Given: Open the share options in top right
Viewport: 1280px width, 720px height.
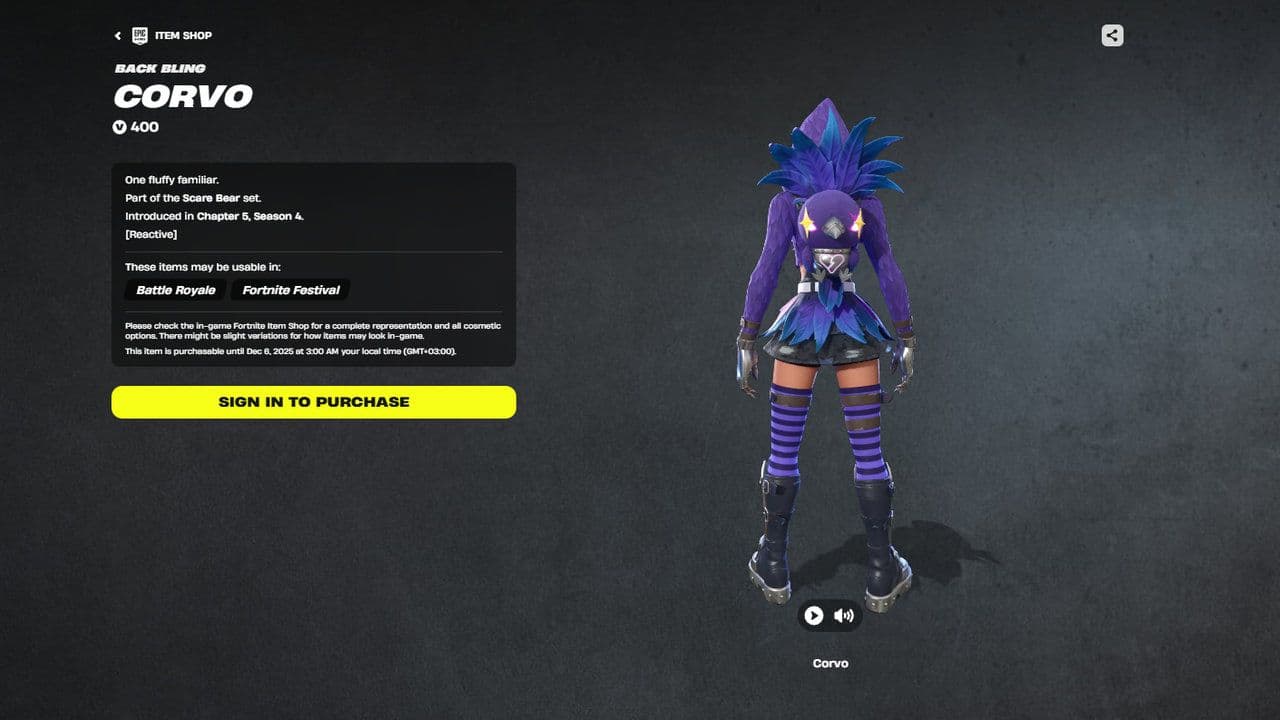Looking at the screenshot, I should (x=1112, y=35).
